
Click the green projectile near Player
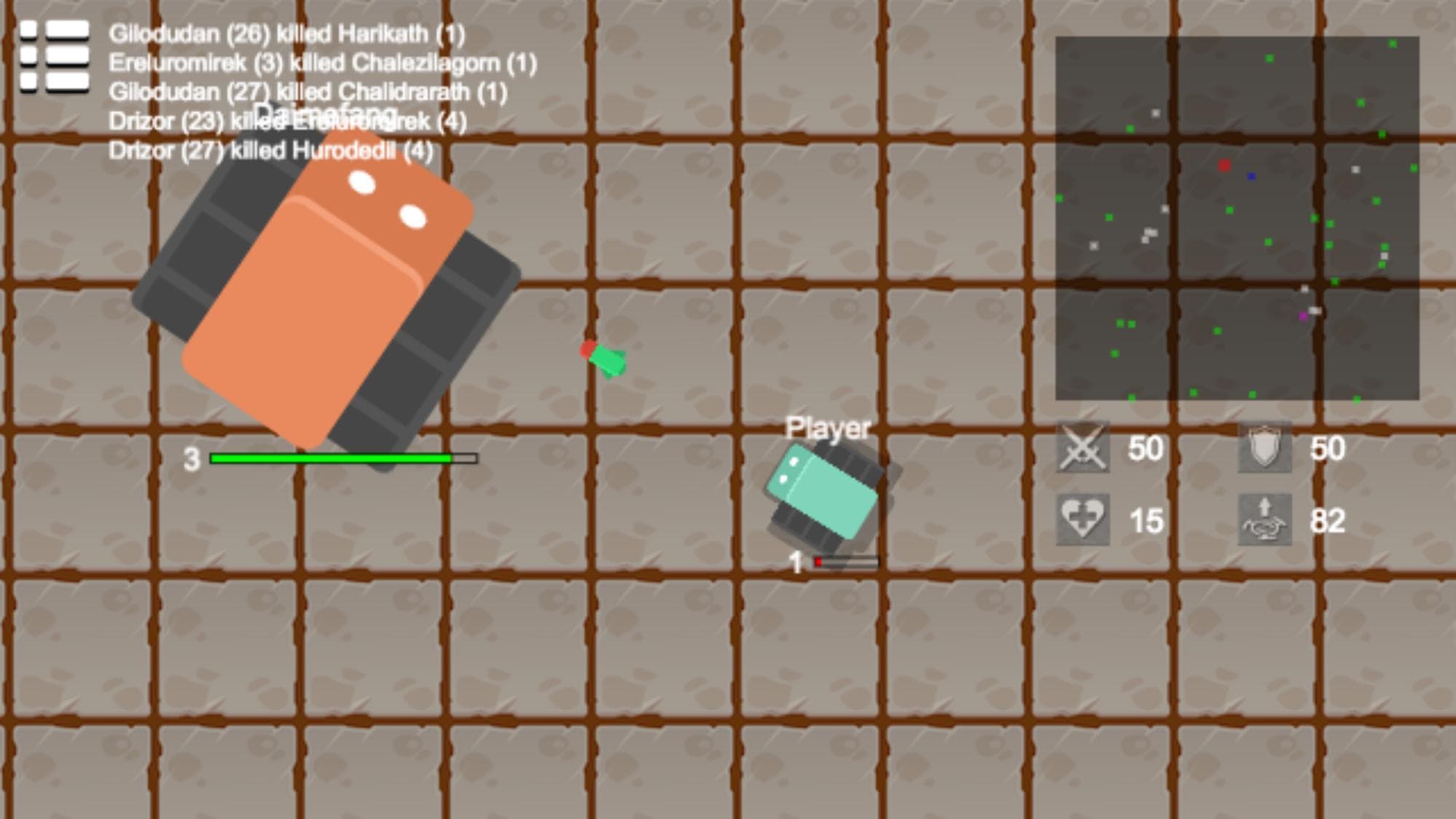point(607,361)
